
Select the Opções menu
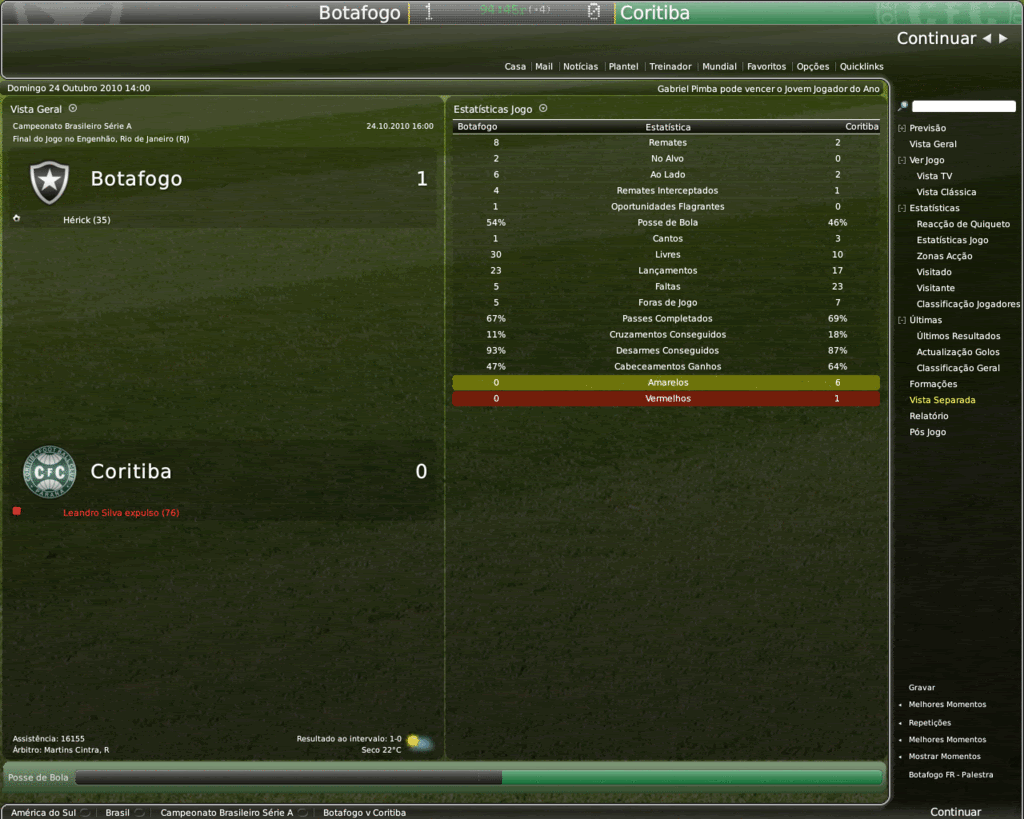click(812, 67)
